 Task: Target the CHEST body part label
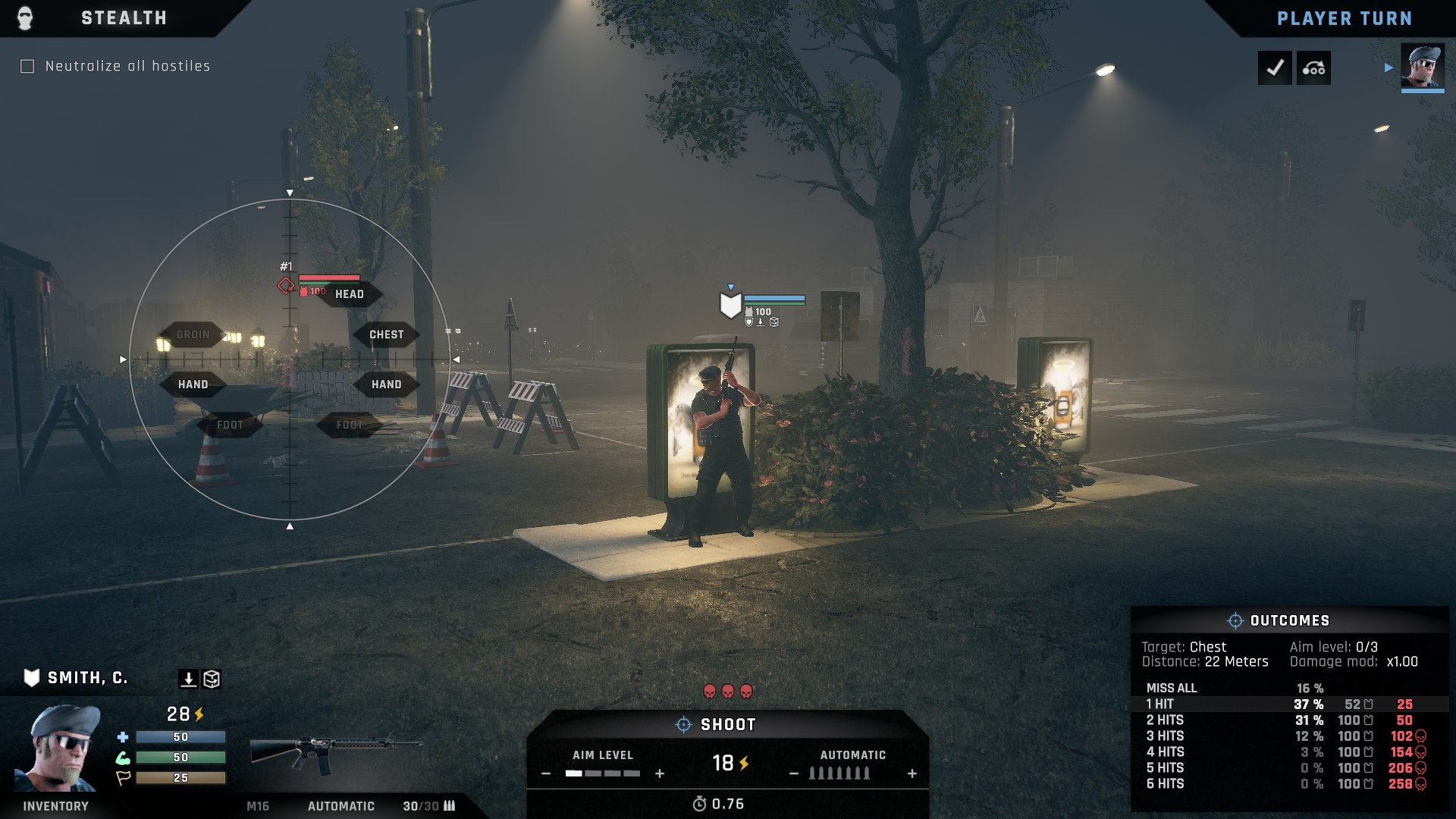coord(384,334)
